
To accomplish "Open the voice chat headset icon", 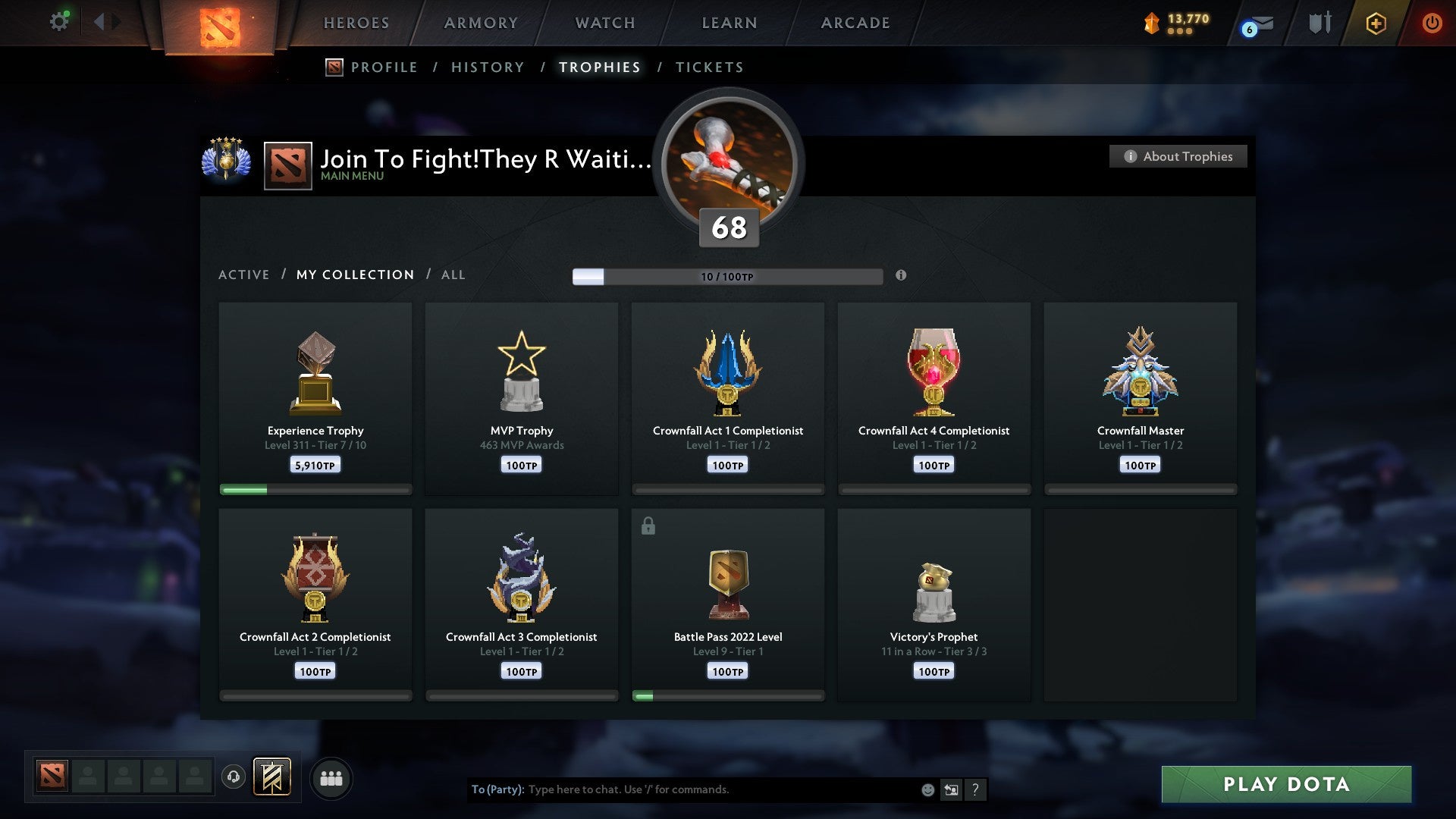I will coord(233,777).
